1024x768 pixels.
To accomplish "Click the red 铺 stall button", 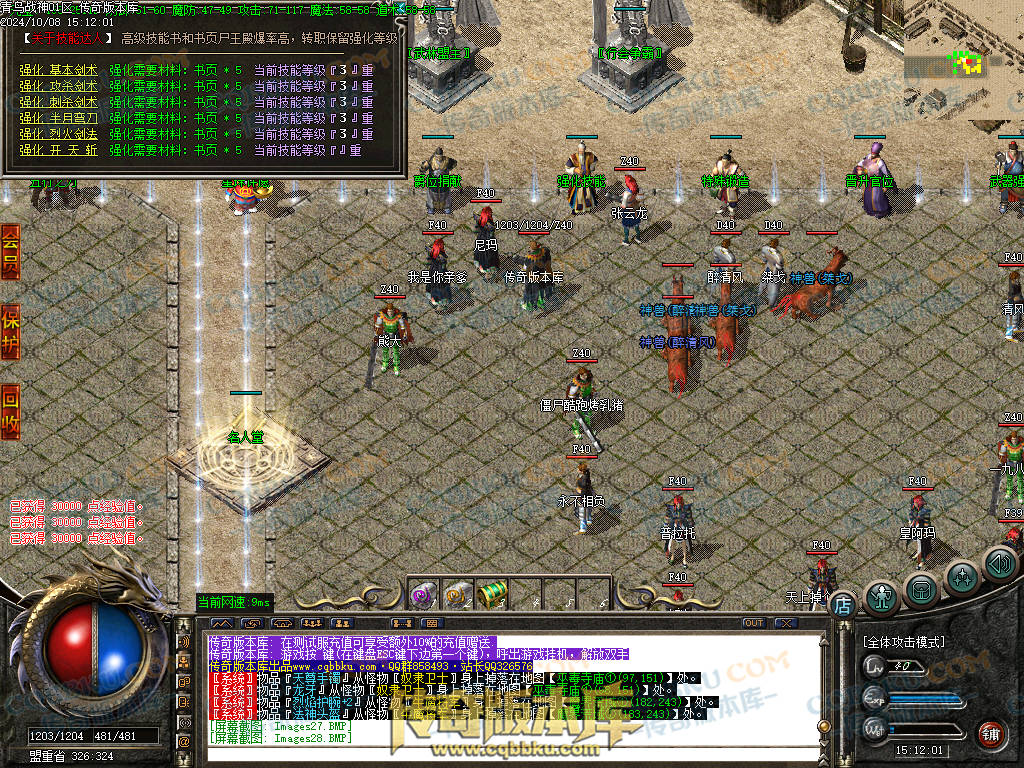I will coord(990,735).
